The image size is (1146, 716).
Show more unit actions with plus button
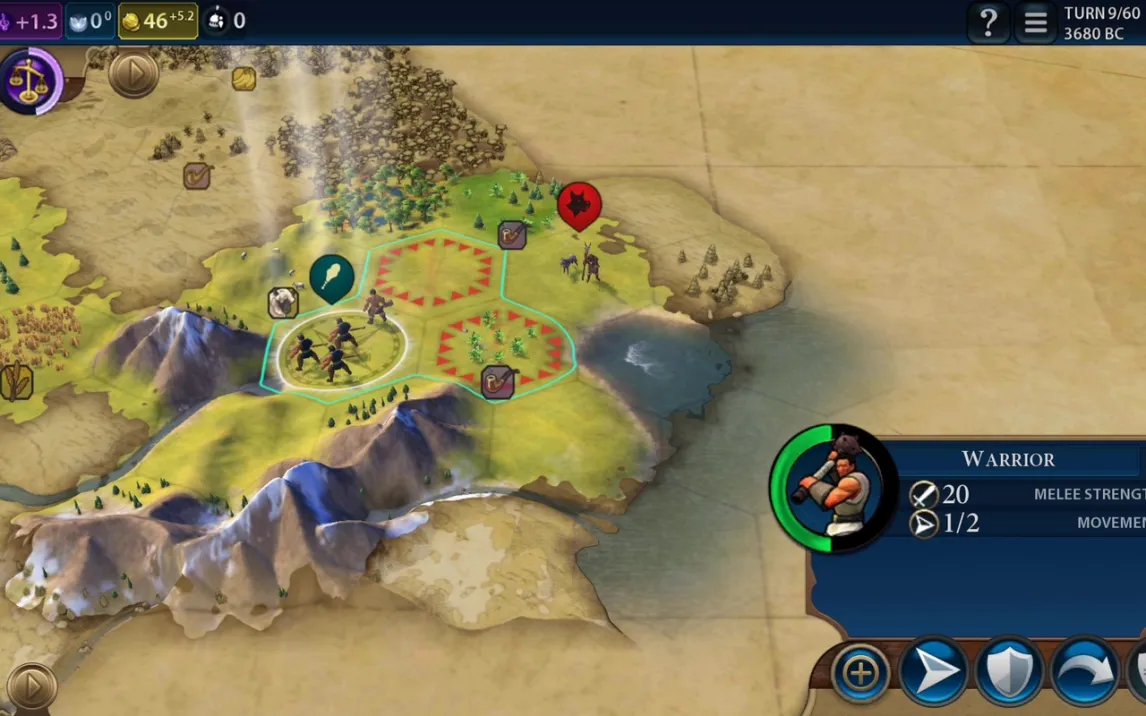[860, 673]
